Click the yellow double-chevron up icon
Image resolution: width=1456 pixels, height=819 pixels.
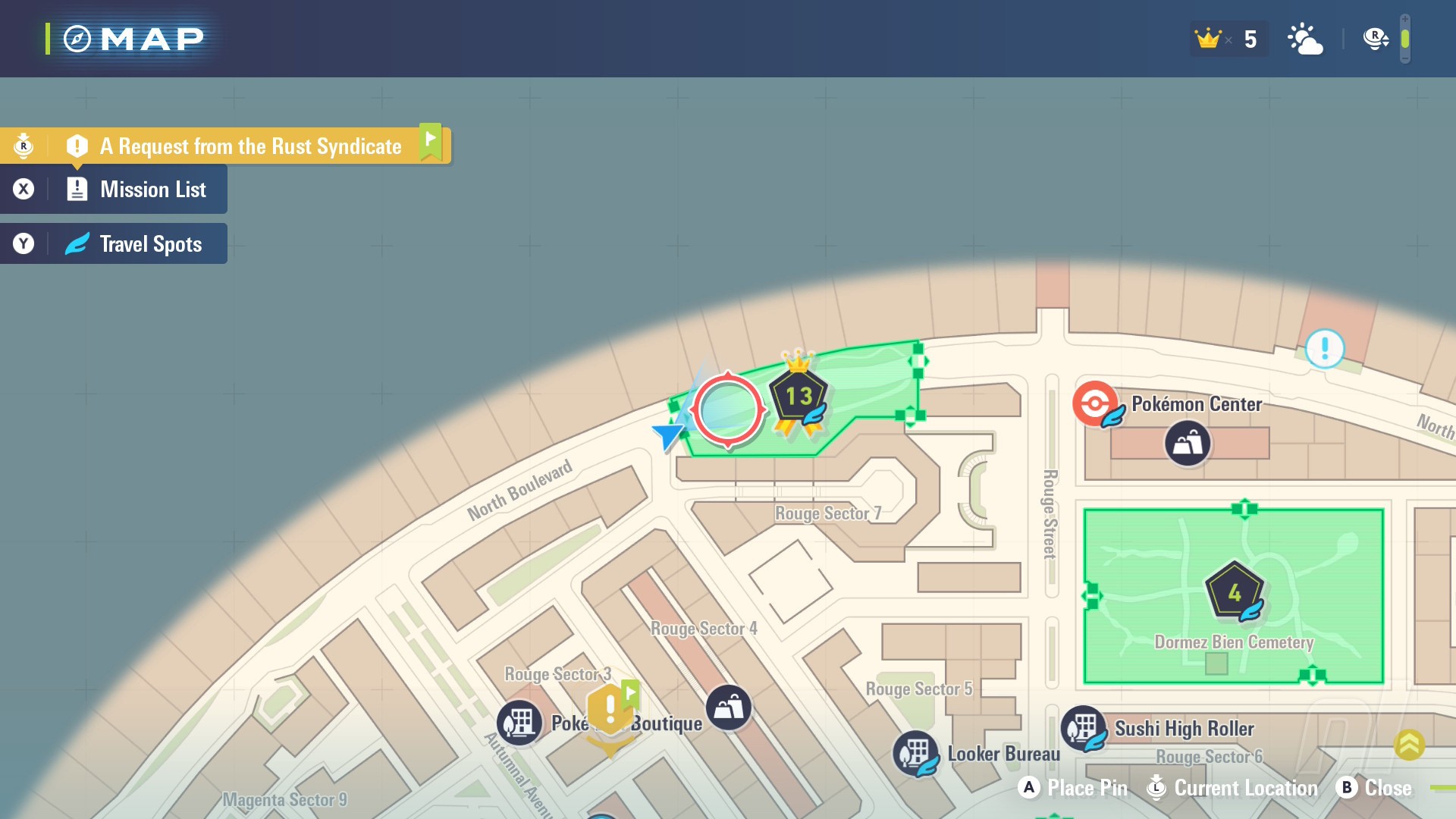tap(1409, 745)
